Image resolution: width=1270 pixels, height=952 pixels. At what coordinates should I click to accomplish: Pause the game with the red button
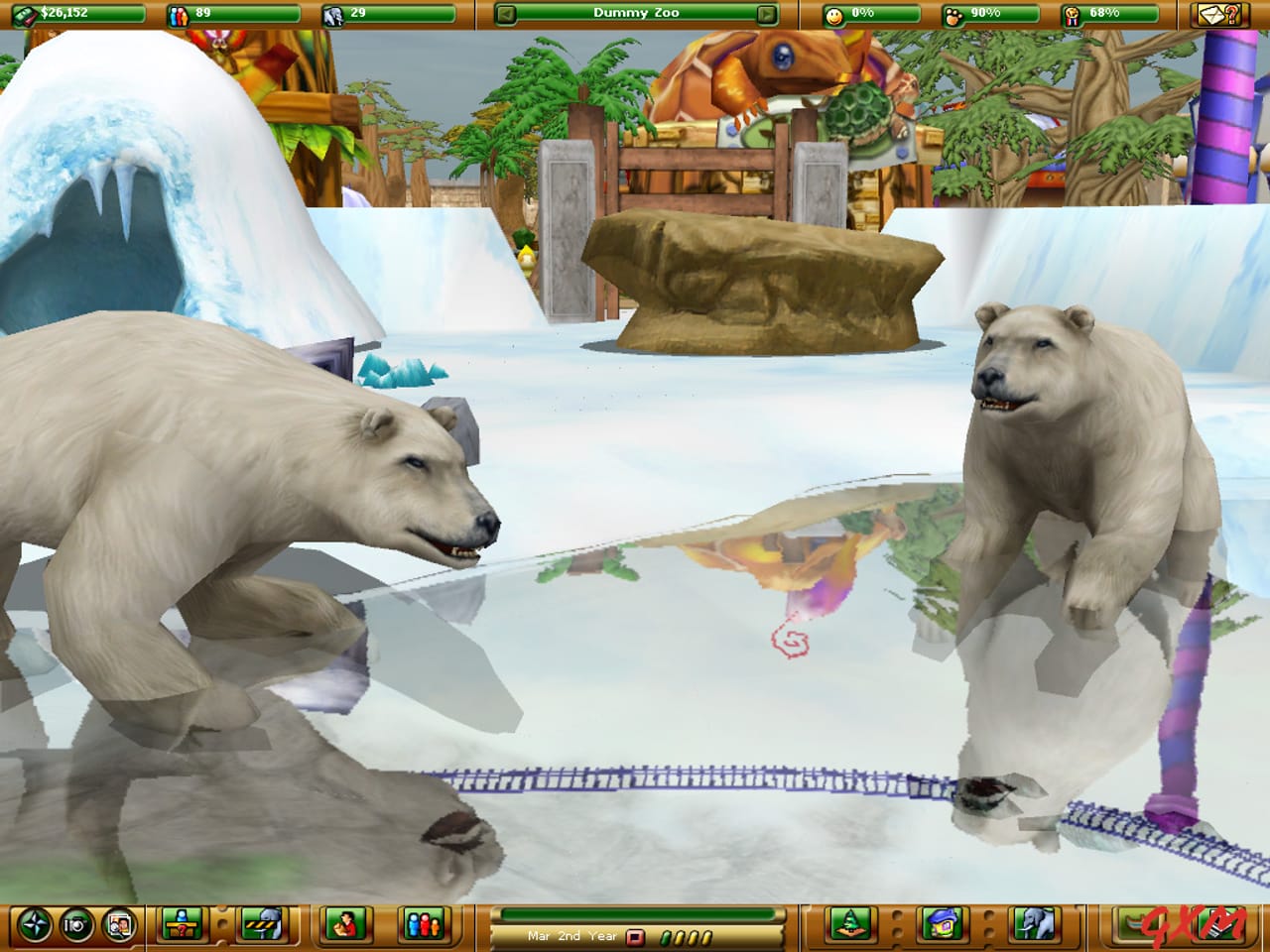click(x=633, y=935)
